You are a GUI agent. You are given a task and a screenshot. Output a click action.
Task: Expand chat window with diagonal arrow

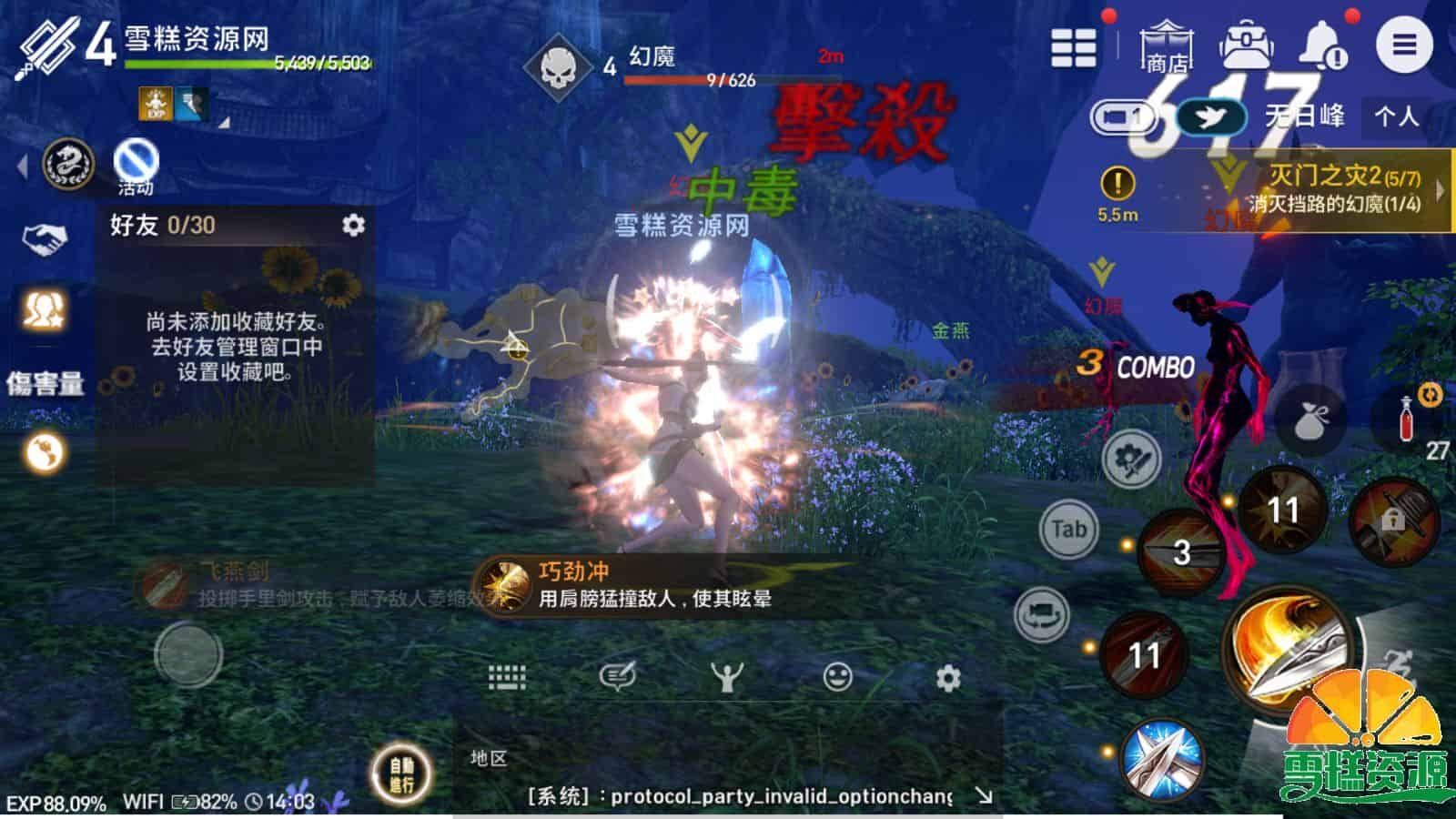point(986,794)
